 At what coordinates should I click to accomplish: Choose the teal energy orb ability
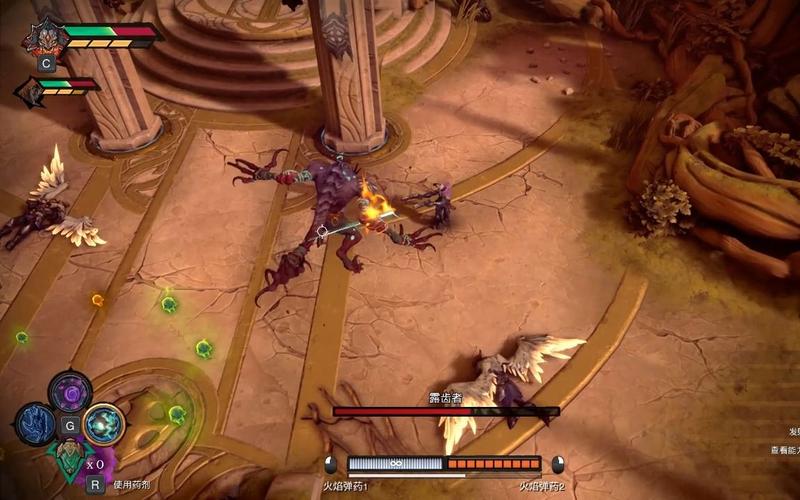(103, 424)
